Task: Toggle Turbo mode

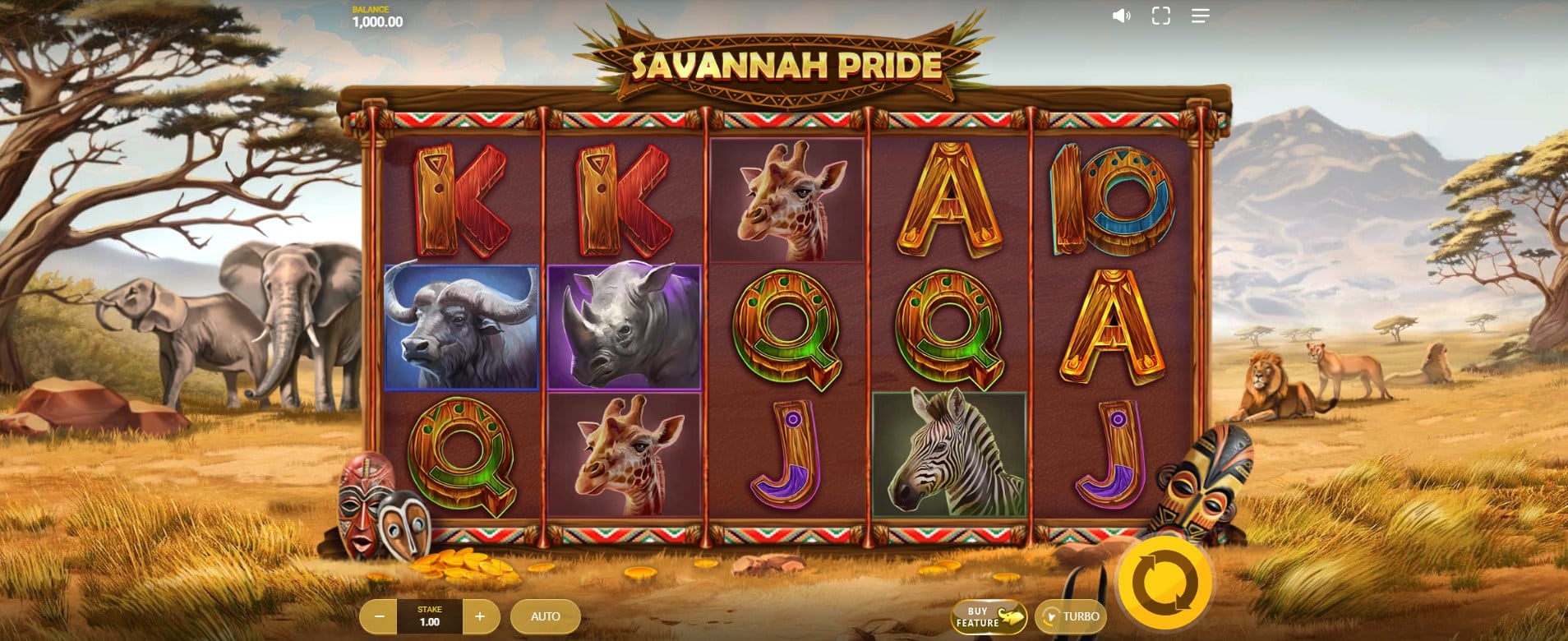Action: click(x=1071, y=616)
